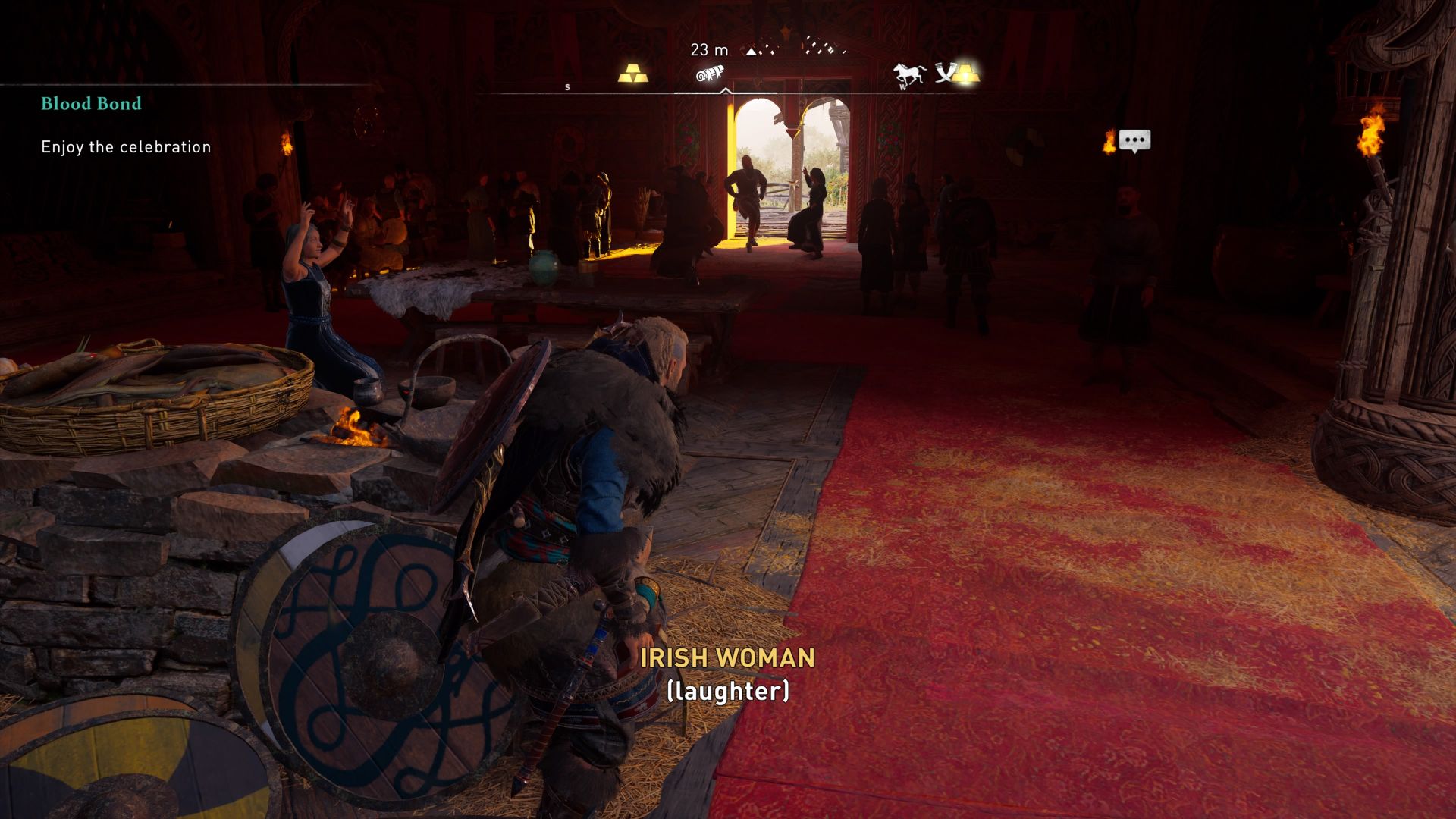Click the 23 m distance indicator
Viewport: 1456px width, 819px height.
pos(708,50)
